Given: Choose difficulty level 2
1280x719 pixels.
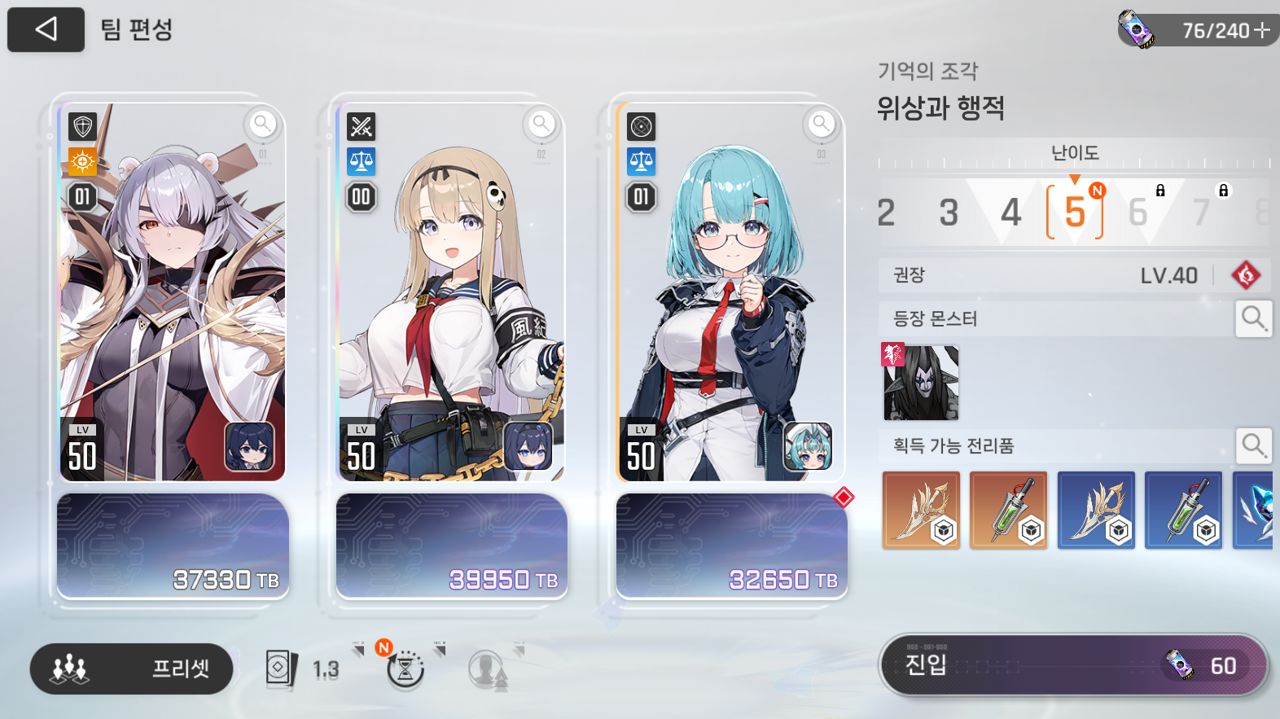Looking at the screenshot, I should [x=886, y=212].
